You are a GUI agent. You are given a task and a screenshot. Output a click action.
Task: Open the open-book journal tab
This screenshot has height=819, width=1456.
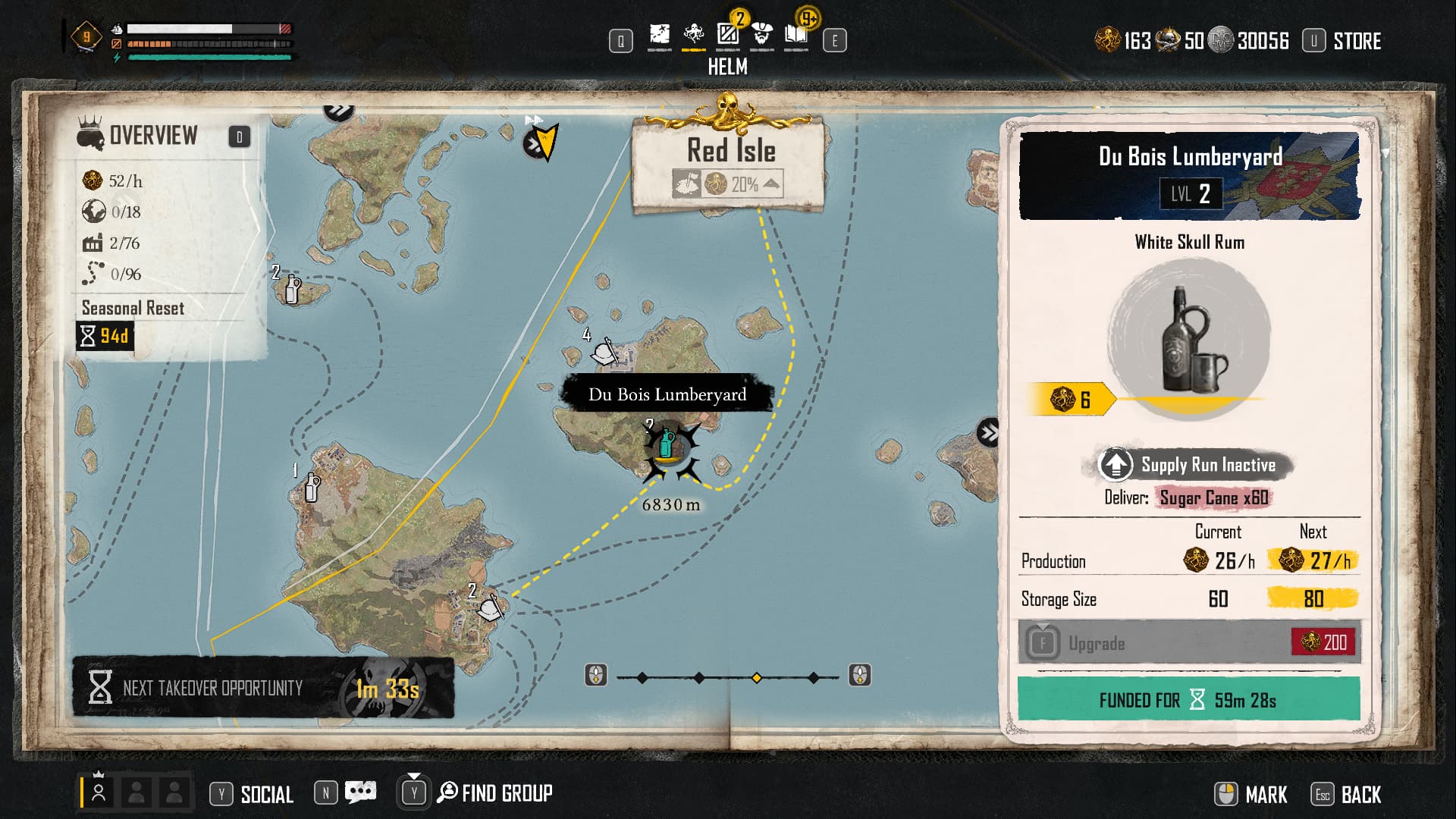pos(795,35)
